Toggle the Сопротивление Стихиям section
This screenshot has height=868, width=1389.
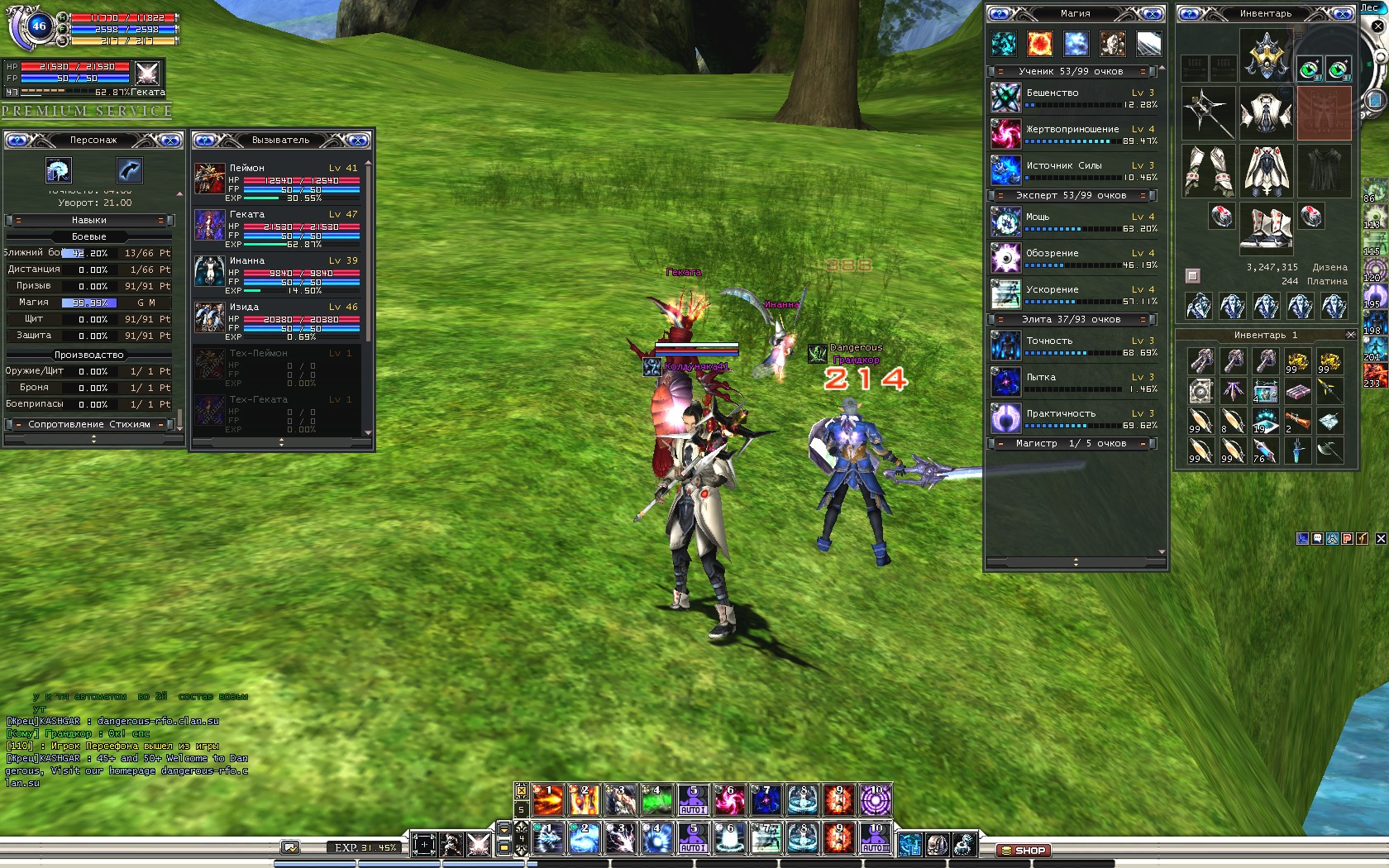coord(89,425)
